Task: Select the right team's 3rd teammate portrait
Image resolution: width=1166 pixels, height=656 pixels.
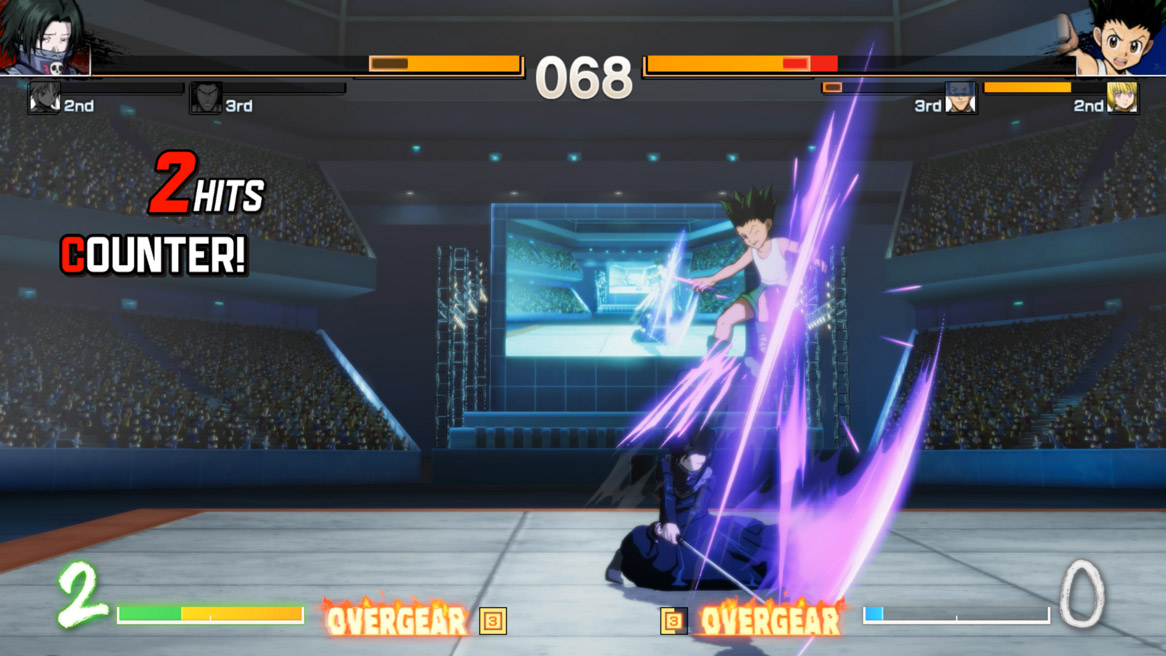Action: (x=960, y=98)
